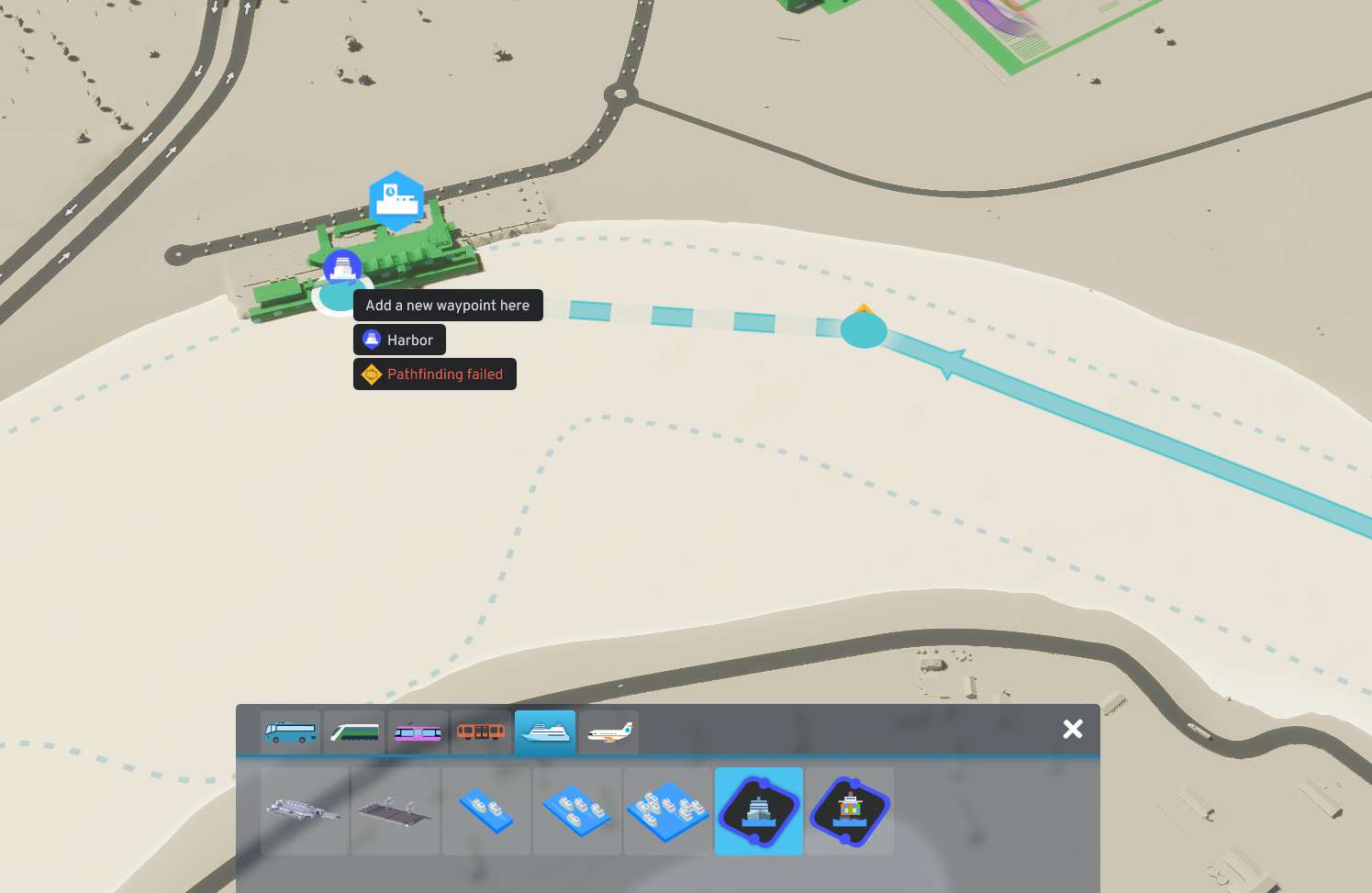Viewport: 1372px width, 893px height.
Task: Close the transit line panel
Action: coord(1072,728)
